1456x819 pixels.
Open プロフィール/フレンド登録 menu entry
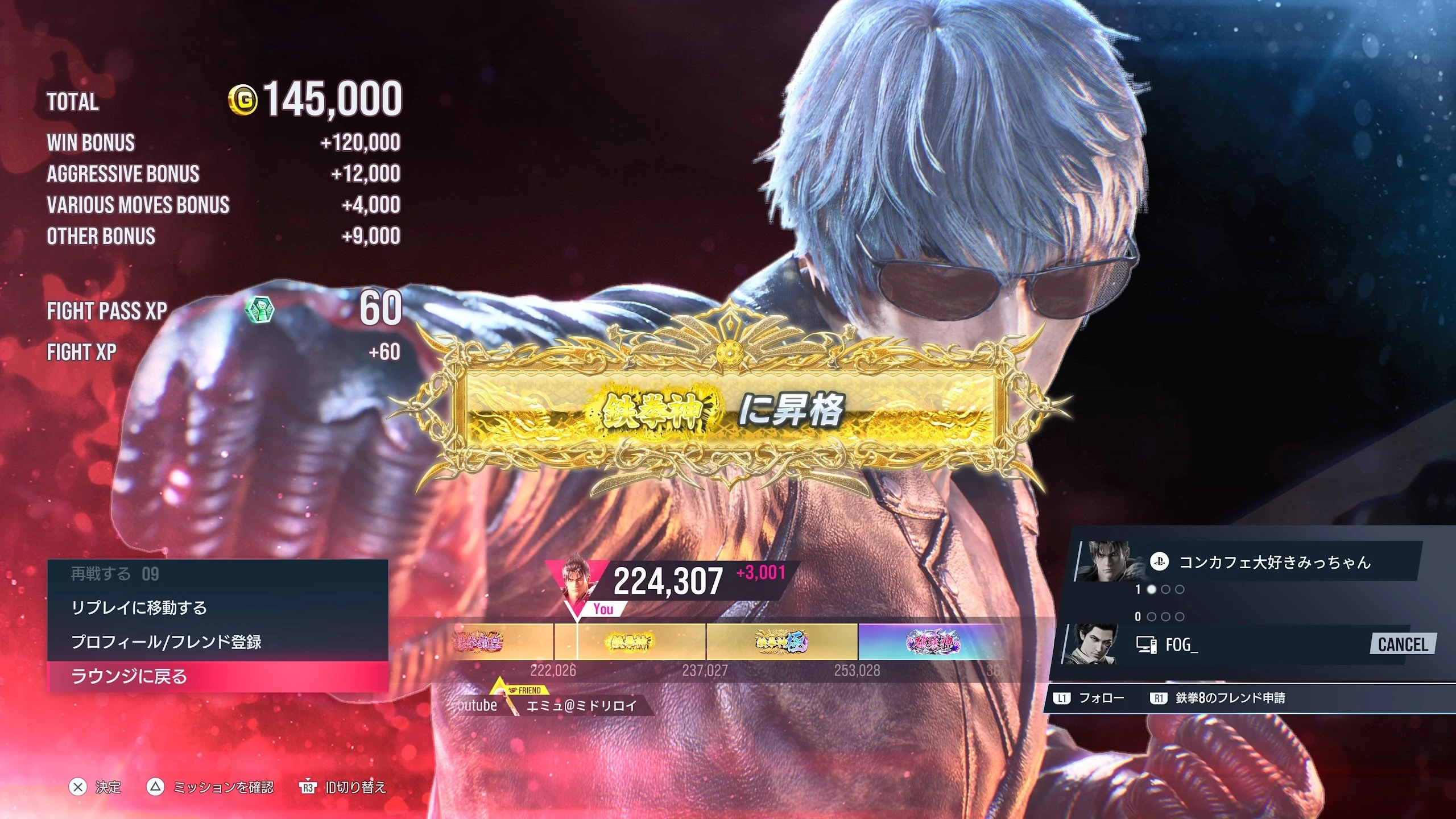(216, 642)
